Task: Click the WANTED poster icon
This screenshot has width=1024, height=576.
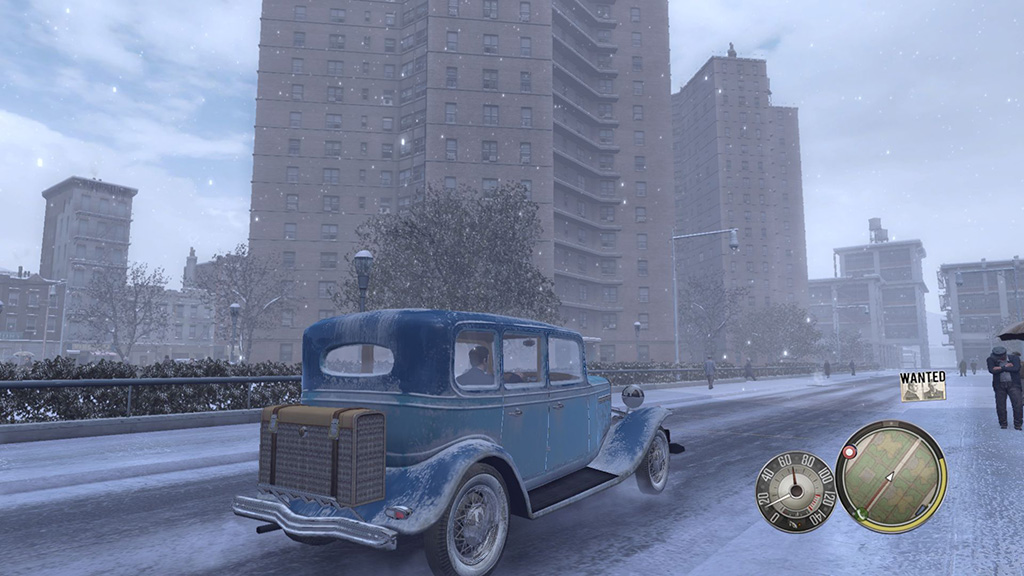Action: (x=922, y=385)
